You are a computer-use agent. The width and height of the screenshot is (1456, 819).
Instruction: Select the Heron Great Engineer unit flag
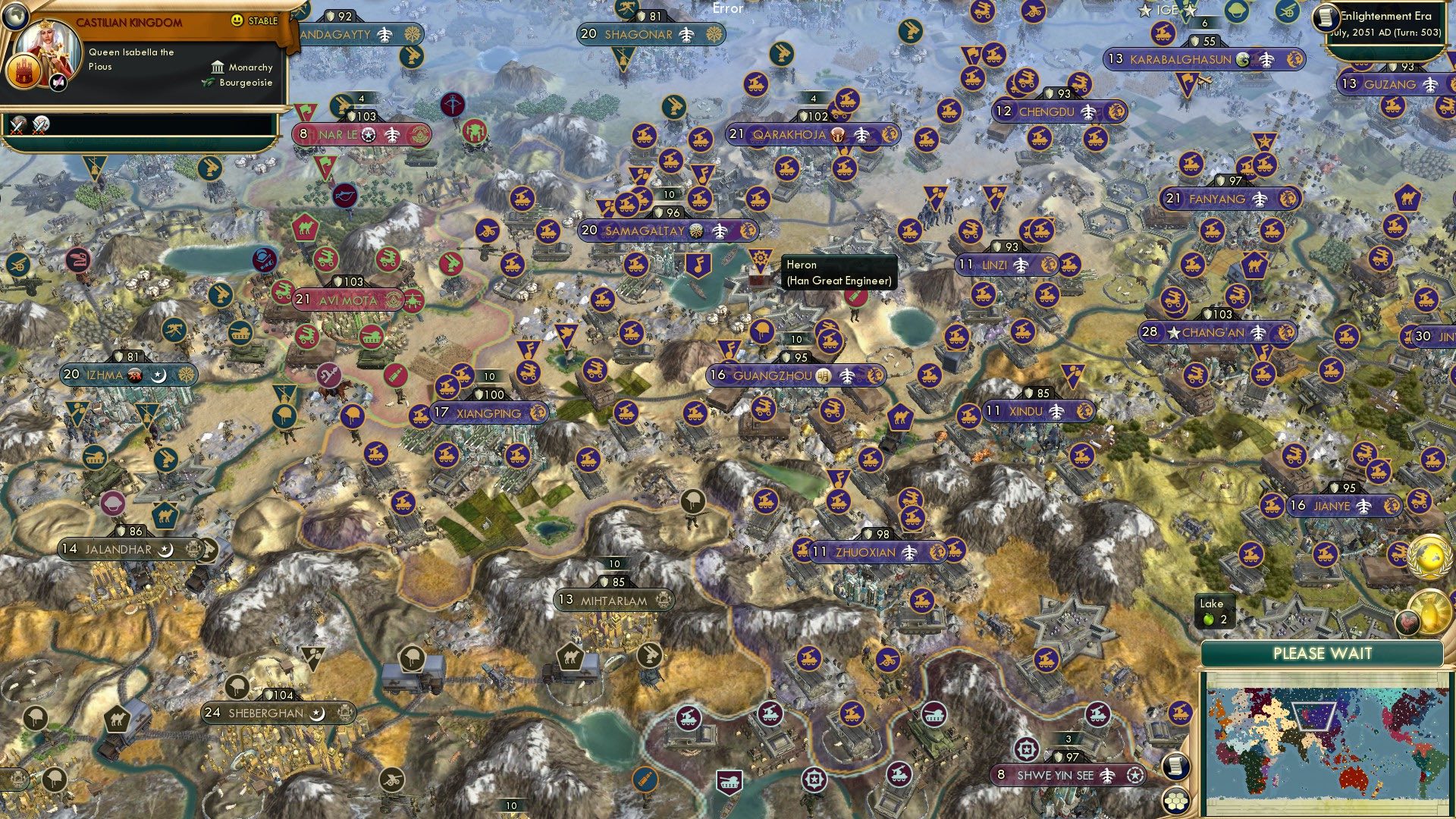tap(761, 261)
